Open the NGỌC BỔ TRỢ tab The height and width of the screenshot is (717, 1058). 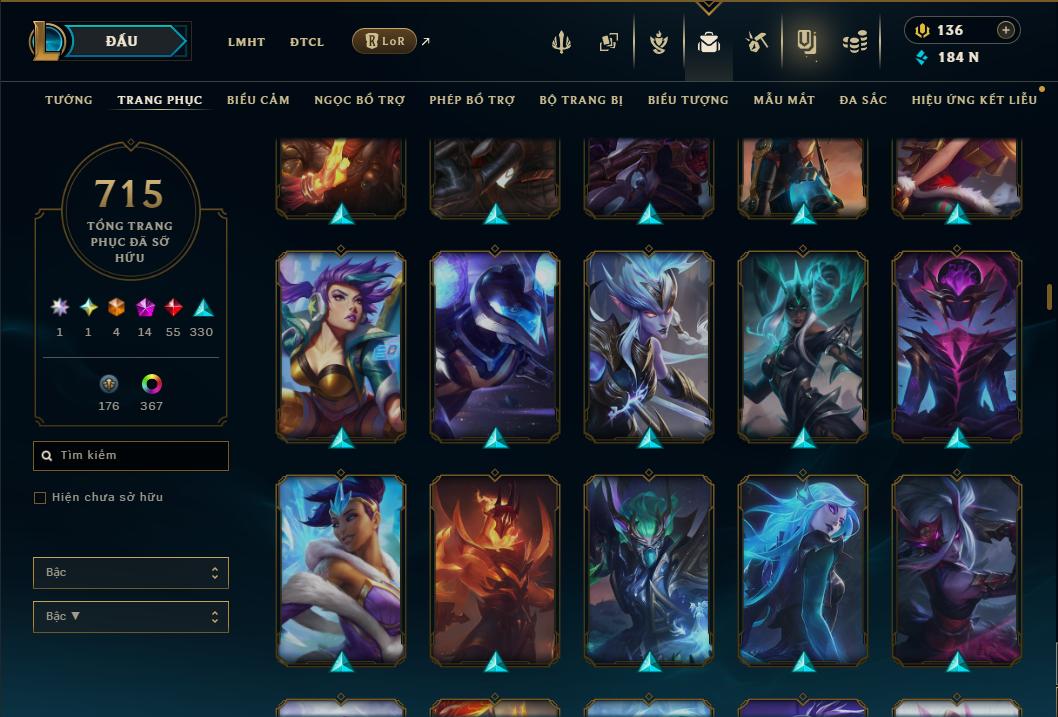(x=359, y=100)
